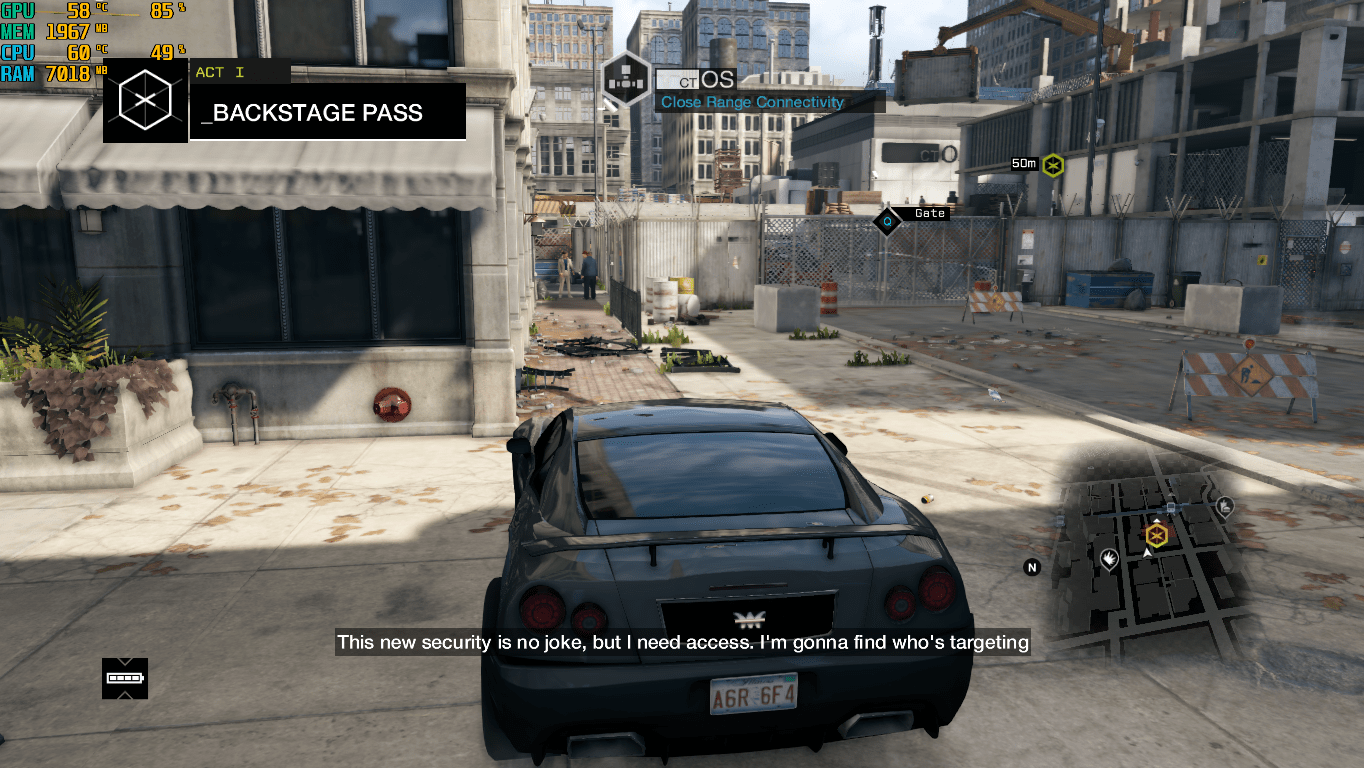Select the yellow 50m objective marker
The height and width of the screenshot is (768, 1364).
(1052, 165)
